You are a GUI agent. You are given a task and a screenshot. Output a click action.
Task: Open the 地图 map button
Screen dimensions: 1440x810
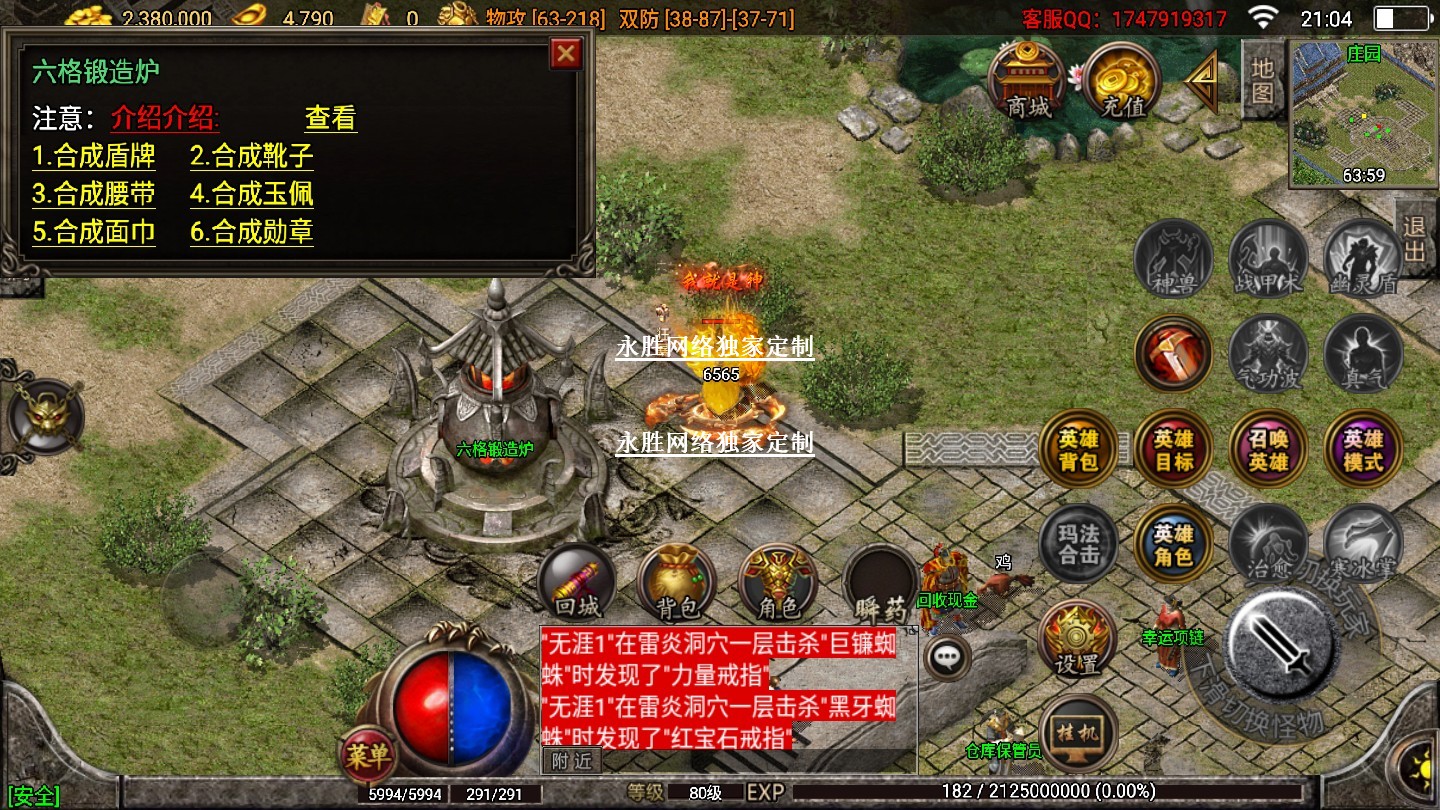tap(1263, 80)
